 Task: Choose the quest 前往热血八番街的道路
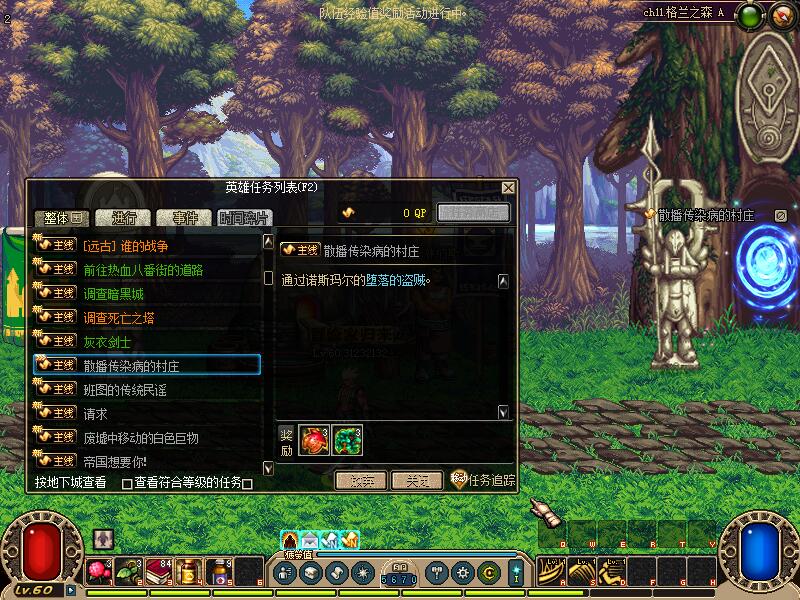(x=143, y=269)
